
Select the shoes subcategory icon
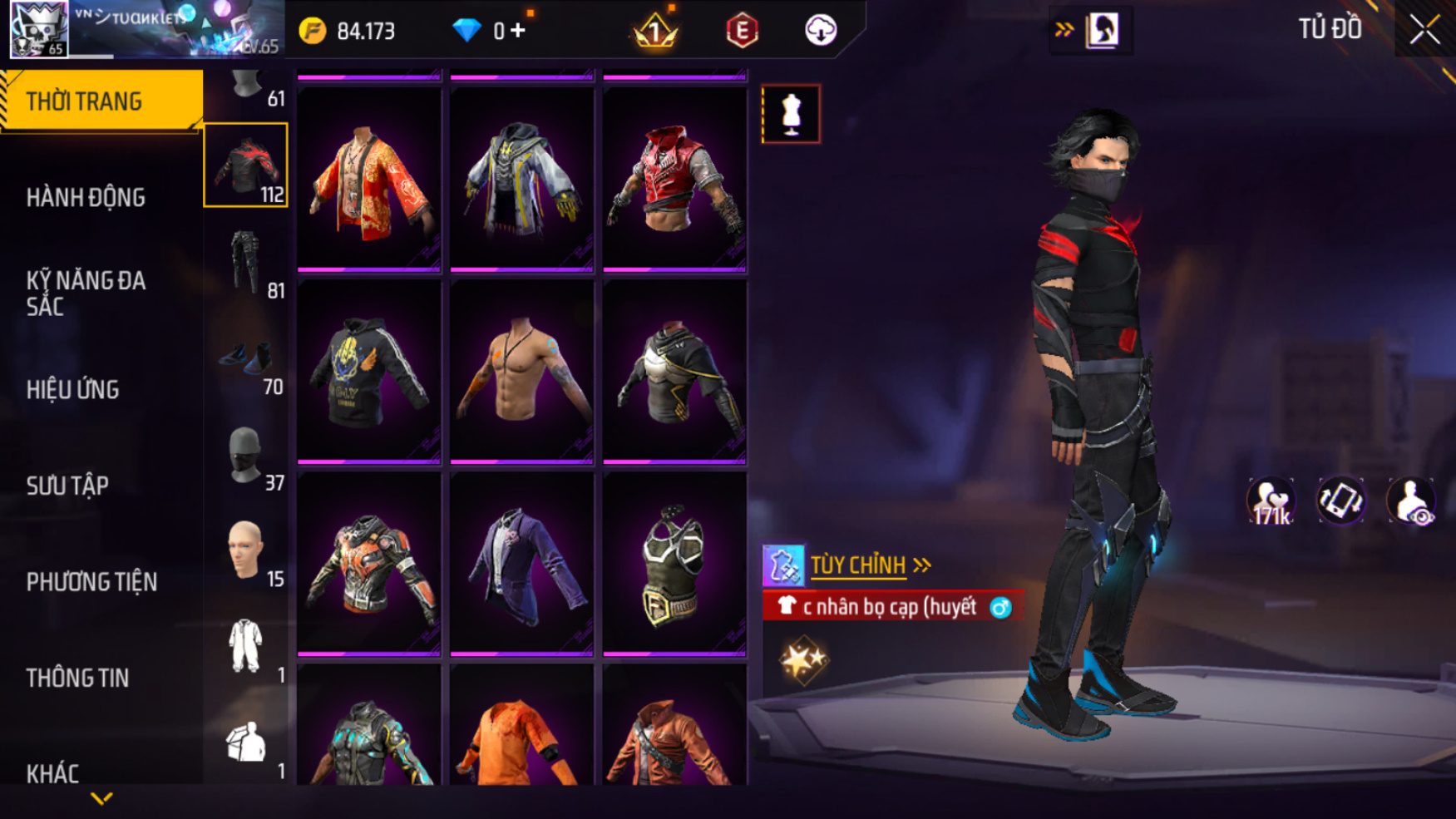(x=246, y=359)
